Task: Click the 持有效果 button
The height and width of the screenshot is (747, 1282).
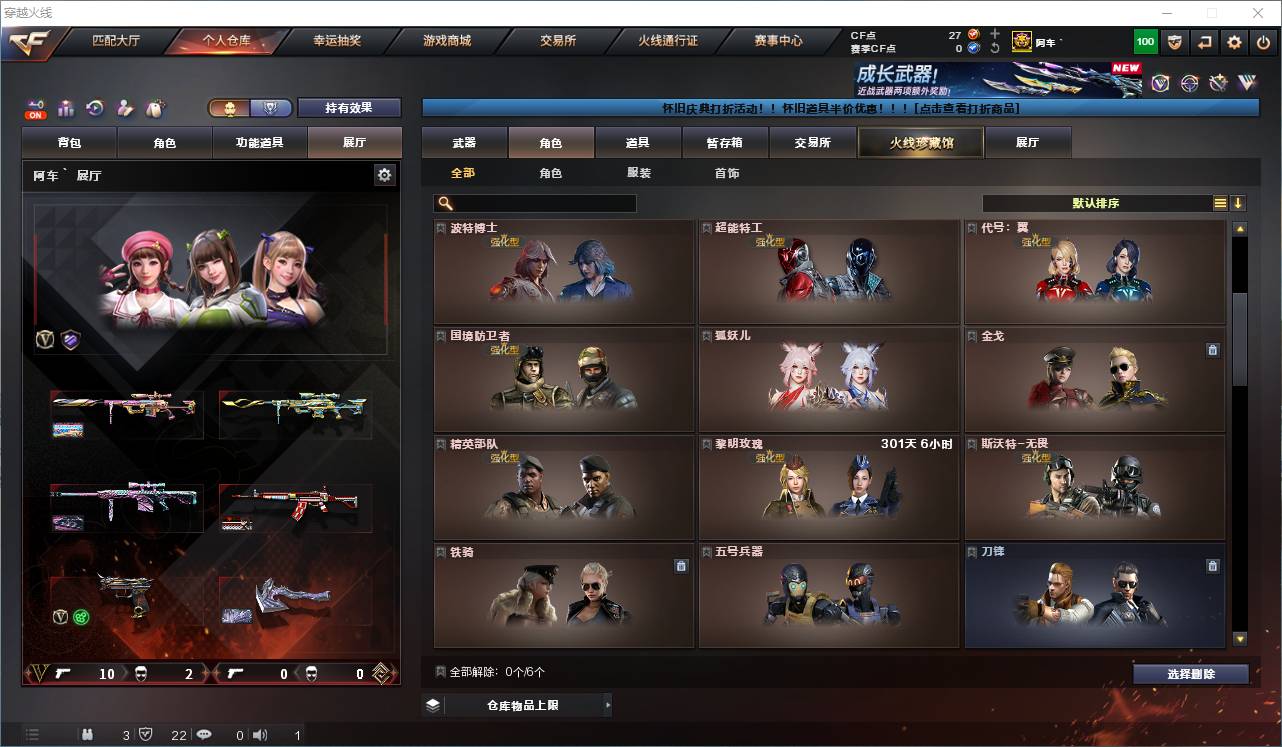Action: pos(348,107)
